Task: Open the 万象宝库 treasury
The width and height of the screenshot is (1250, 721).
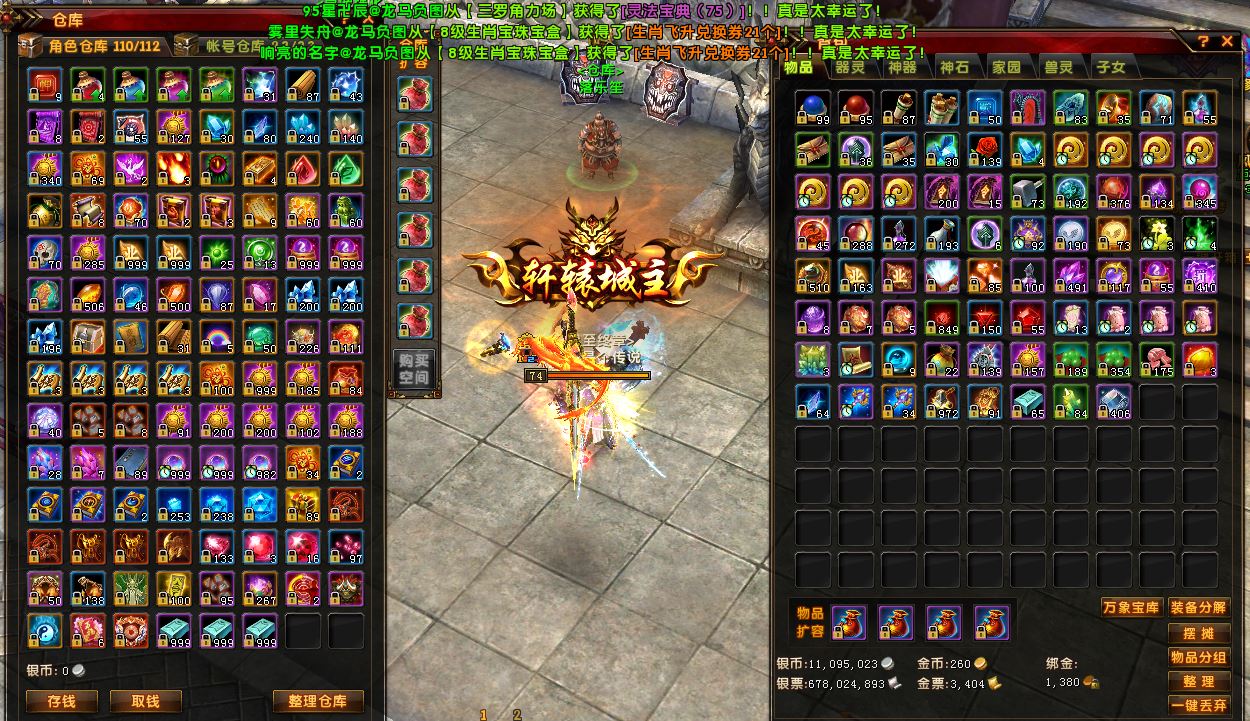Action: click(x=1130, y=607)
